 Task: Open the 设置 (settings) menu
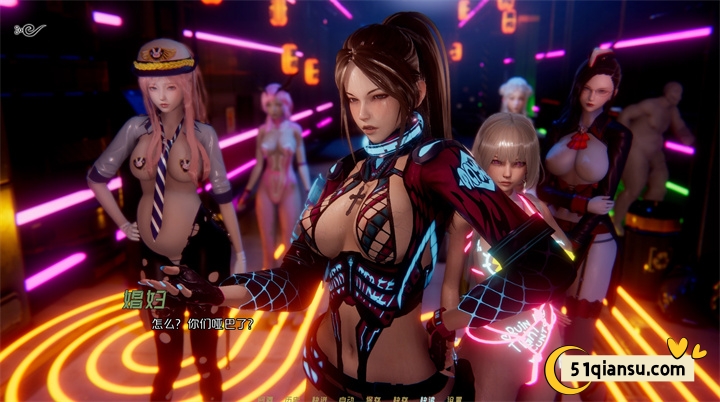453,398
